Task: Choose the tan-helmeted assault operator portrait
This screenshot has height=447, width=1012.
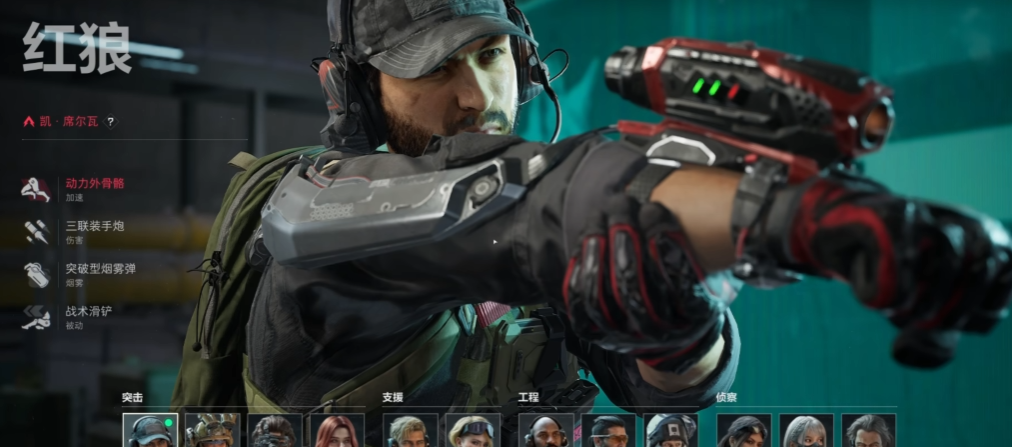Action: pyautogui.click(x=212, y=431)
